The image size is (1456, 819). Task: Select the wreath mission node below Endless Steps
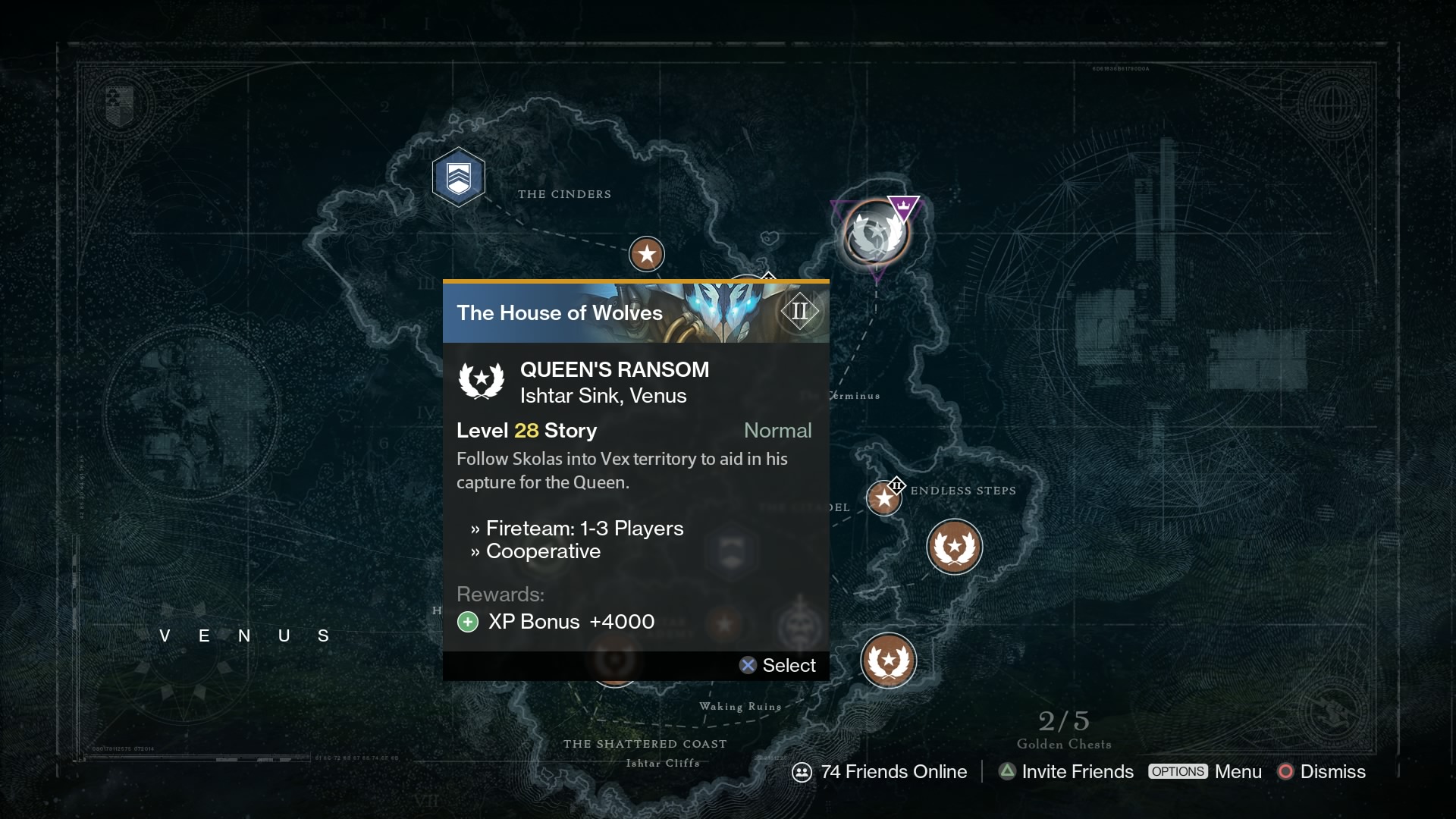(955, 547)
